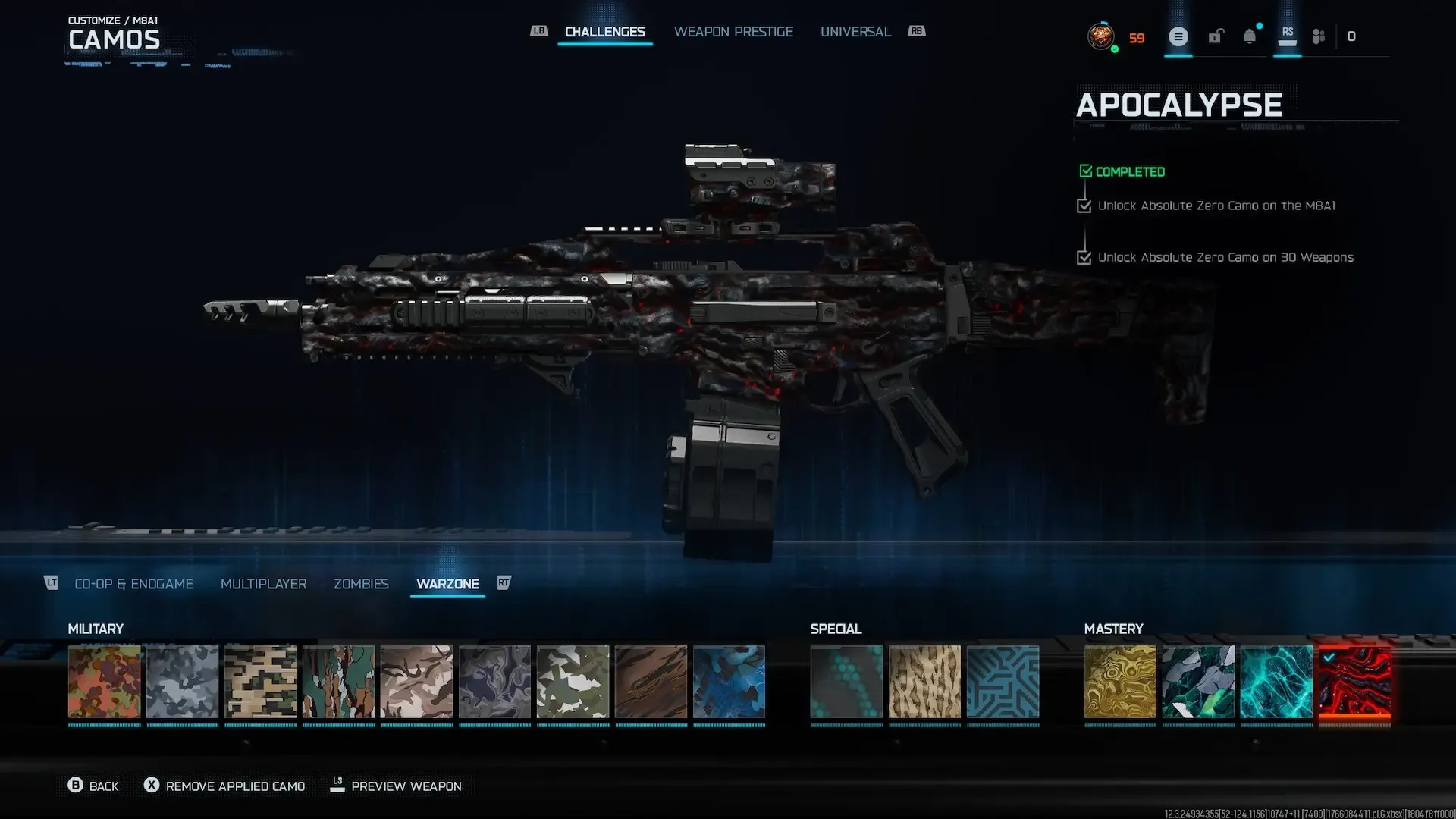
Task: Open the social/friends panel icon
Action: point(1318,36)
